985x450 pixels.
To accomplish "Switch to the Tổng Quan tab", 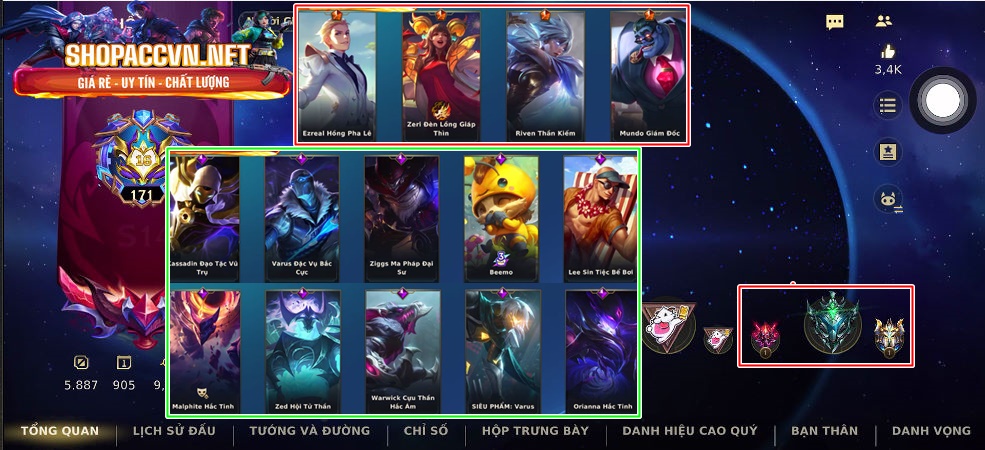I will pos(60,431).
